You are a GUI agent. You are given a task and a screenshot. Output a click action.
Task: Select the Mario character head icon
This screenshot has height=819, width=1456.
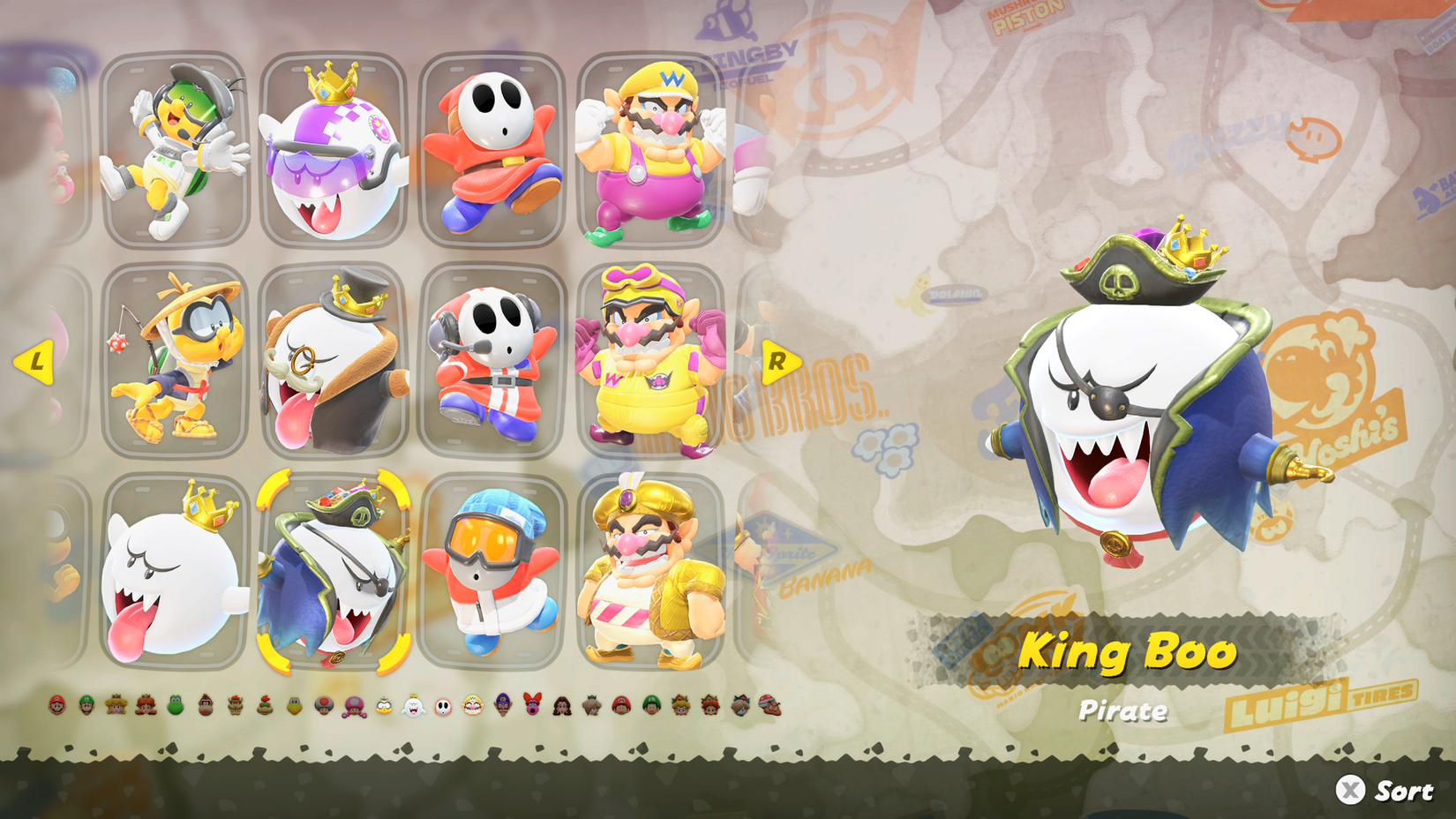(x=57, y=705)
